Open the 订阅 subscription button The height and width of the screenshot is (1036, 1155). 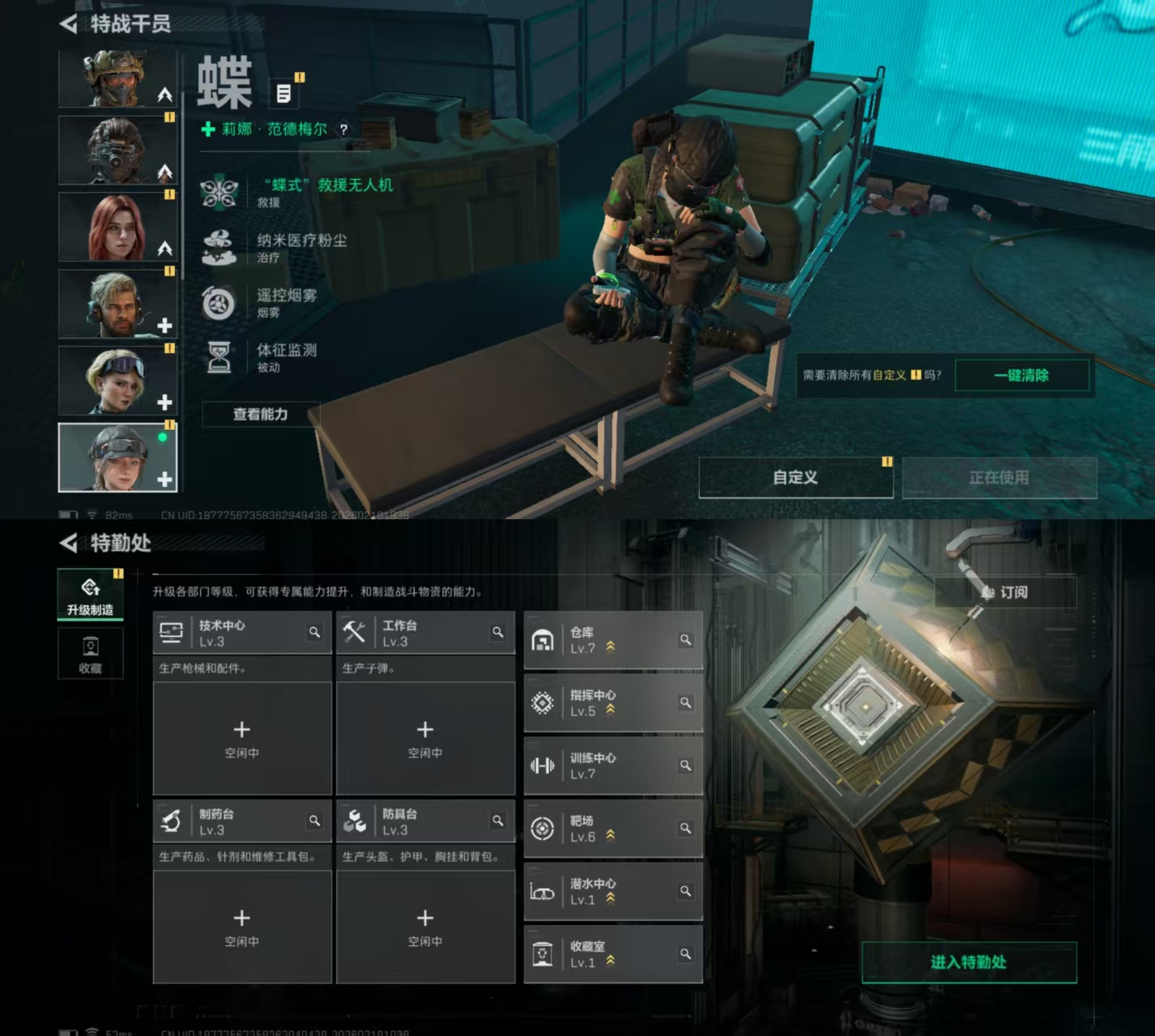tap(1006, 592)
